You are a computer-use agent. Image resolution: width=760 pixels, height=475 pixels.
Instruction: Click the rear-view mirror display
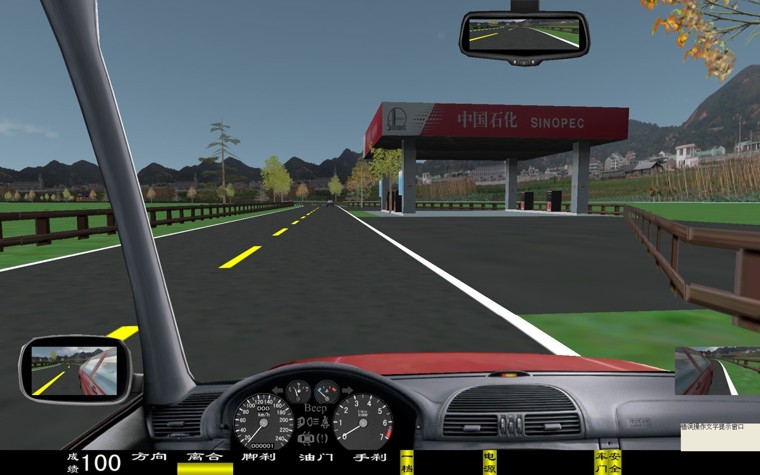[x=523, y=34]
